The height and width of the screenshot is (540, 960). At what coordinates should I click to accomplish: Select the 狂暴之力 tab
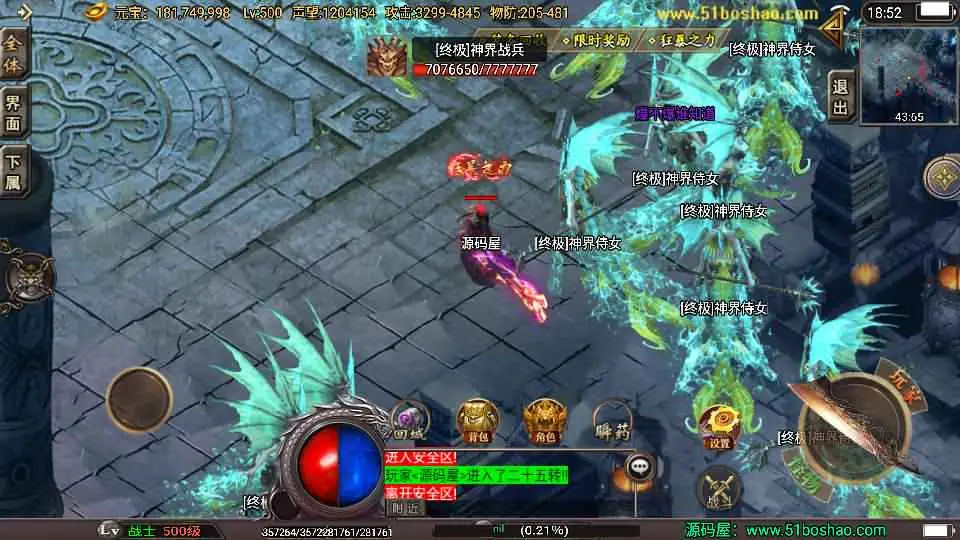691,41
